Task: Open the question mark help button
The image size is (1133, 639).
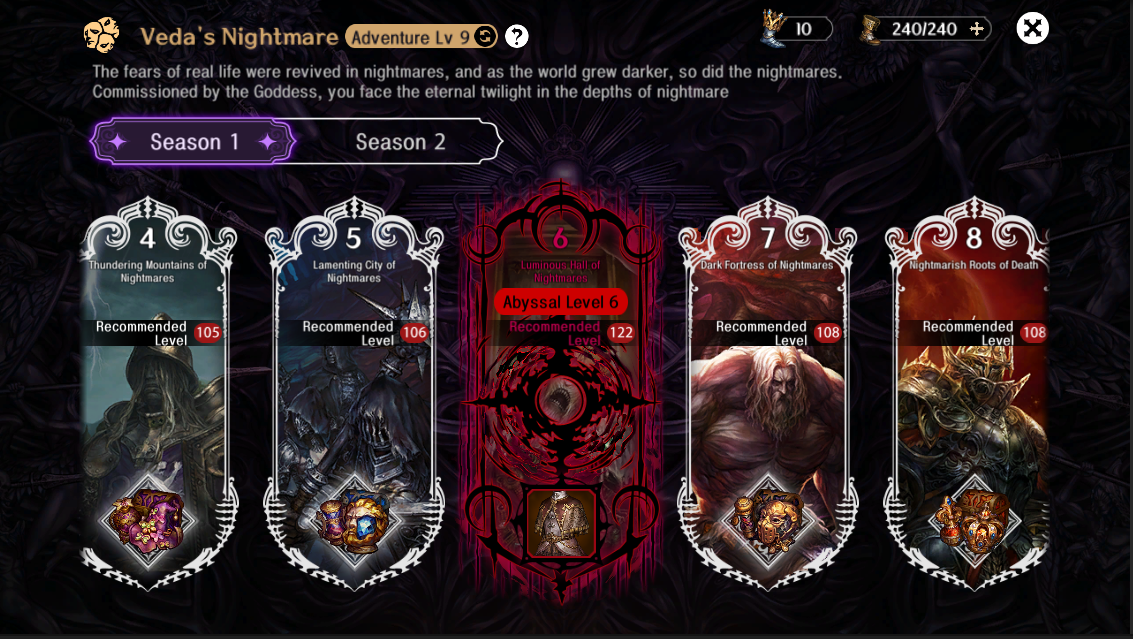Action: pos(516,37)
